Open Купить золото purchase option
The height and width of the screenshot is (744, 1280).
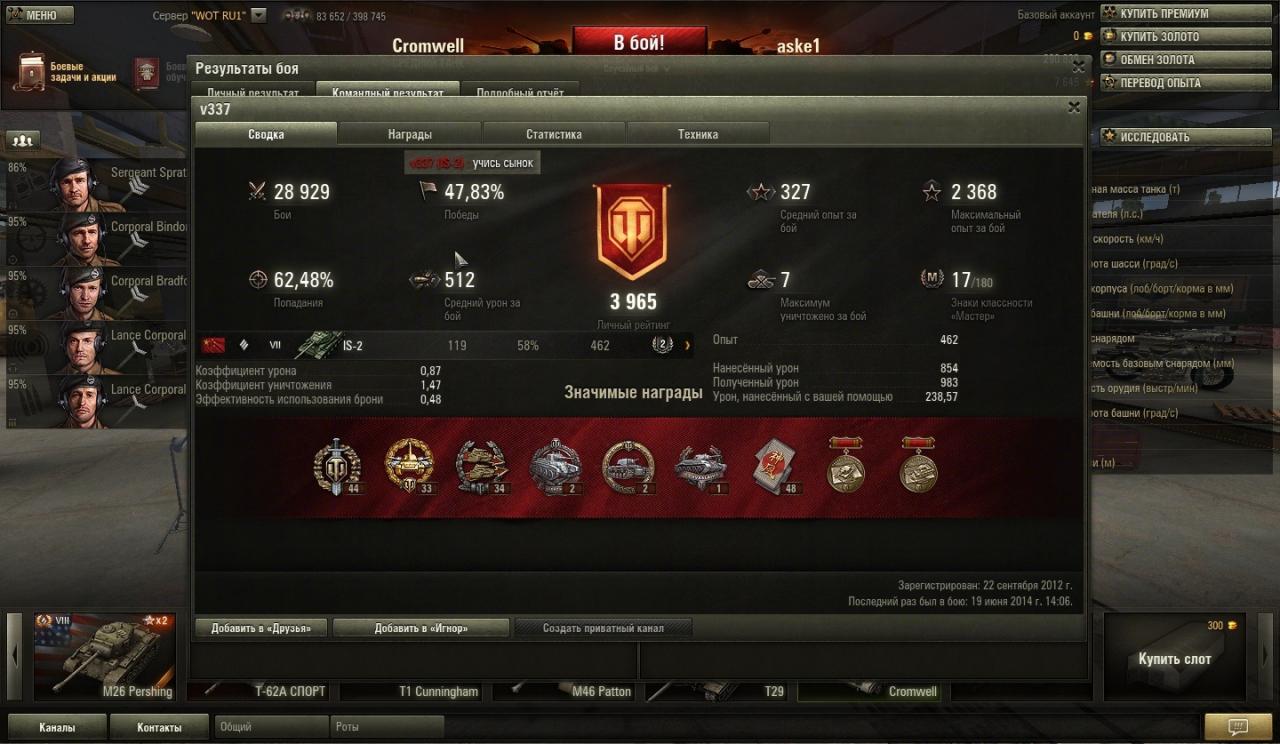pos(1159,37)
